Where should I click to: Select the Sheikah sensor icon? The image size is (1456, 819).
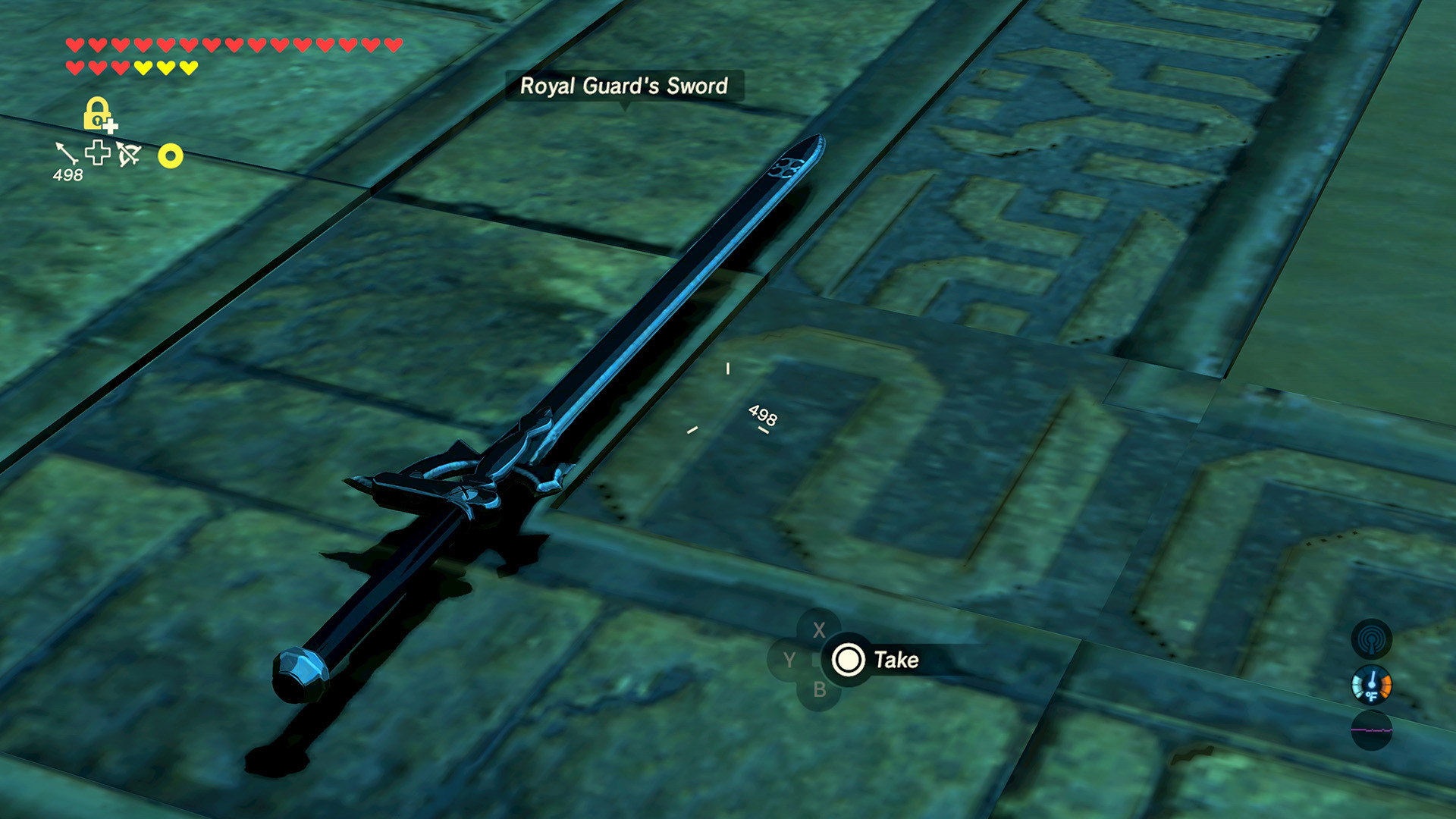click(x=1370, y=639)
